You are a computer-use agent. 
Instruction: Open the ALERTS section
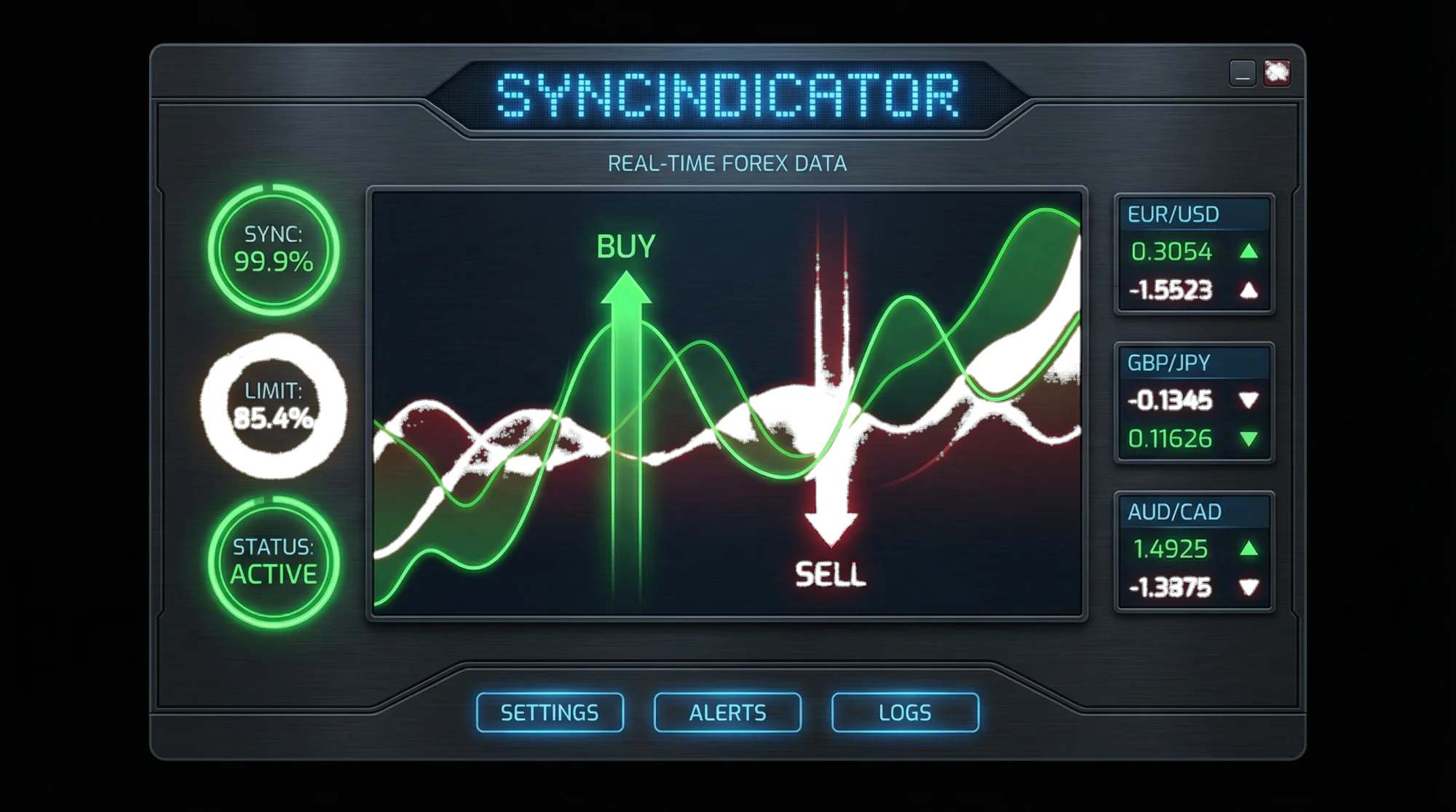click(x=728, y=712)
